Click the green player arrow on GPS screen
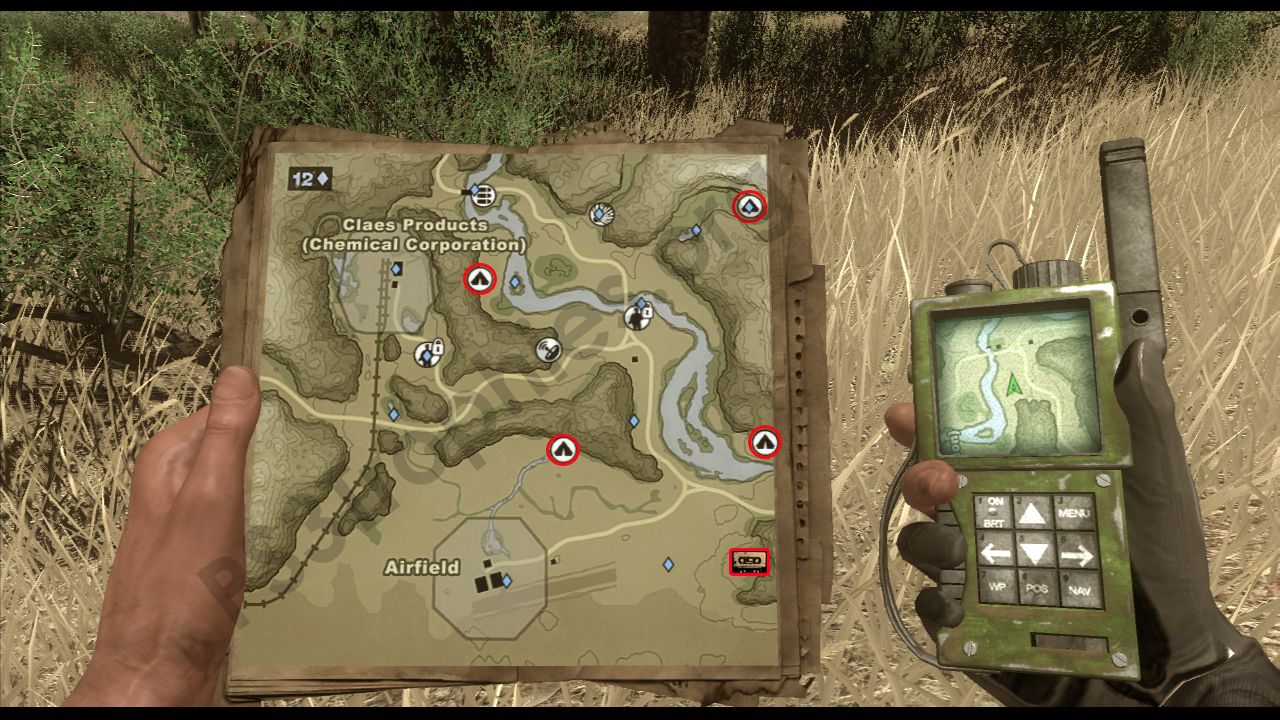The height and width of the screenshot is (720, 1280). 1013,384
